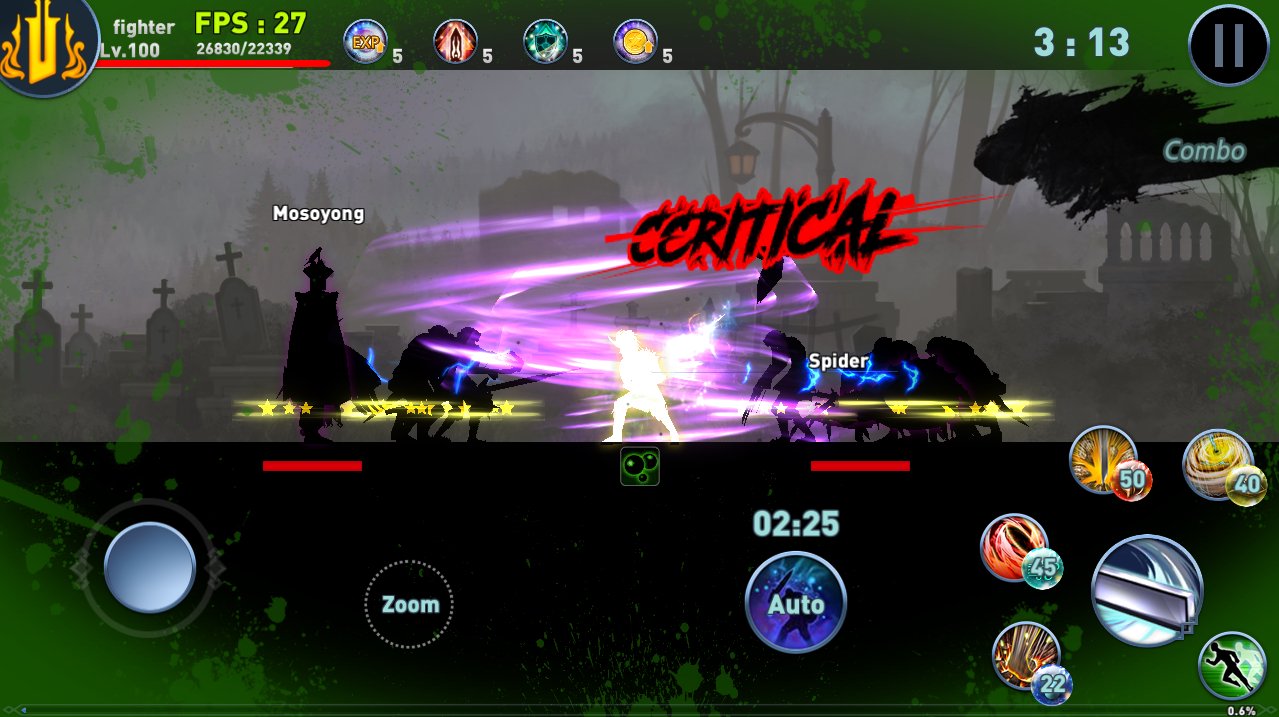Select the gold coin boost icon
The image size is (1279, 717).
pos(635,42)
